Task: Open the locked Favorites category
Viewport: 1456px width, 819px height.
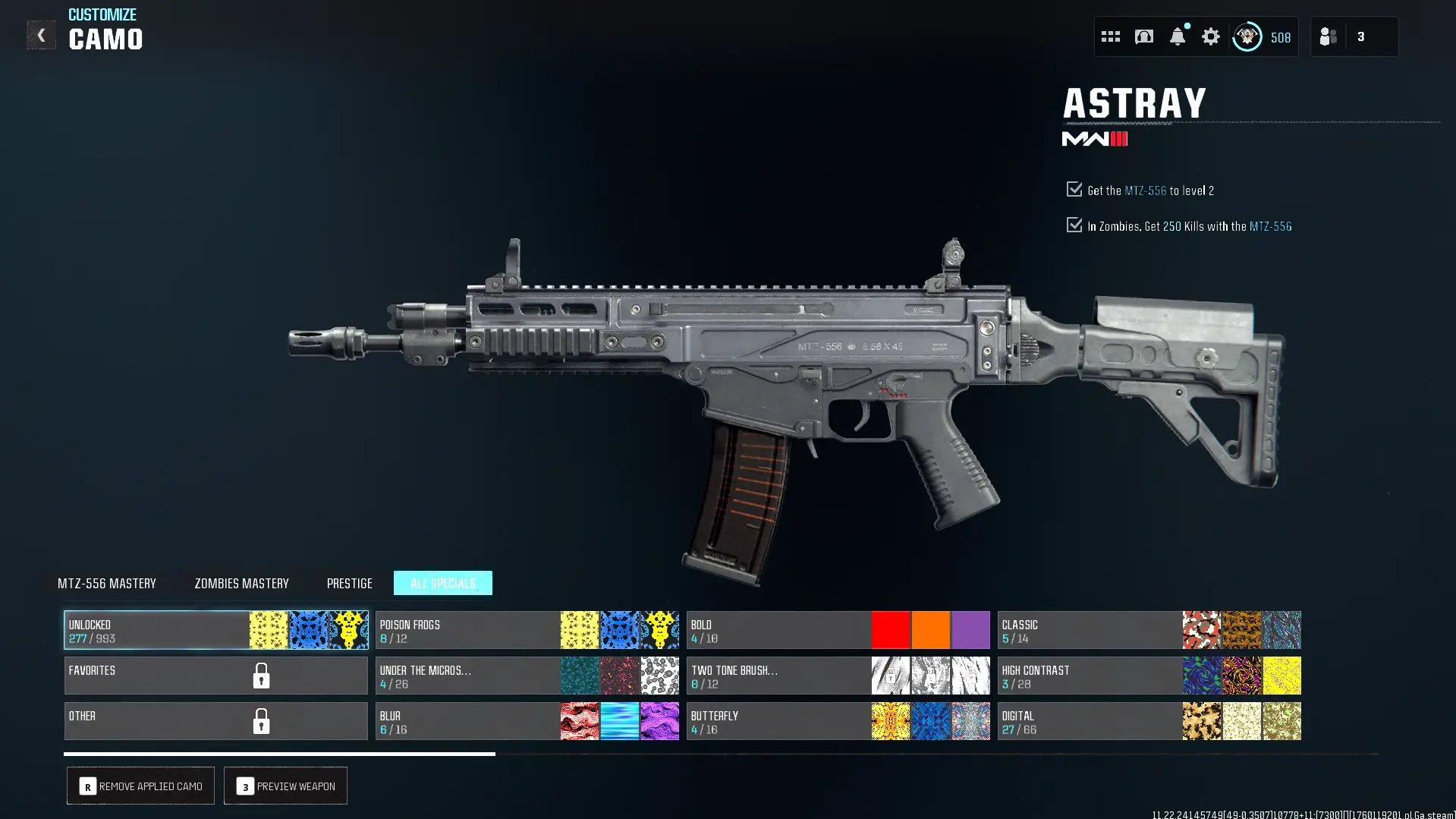Action: point(215,676)
